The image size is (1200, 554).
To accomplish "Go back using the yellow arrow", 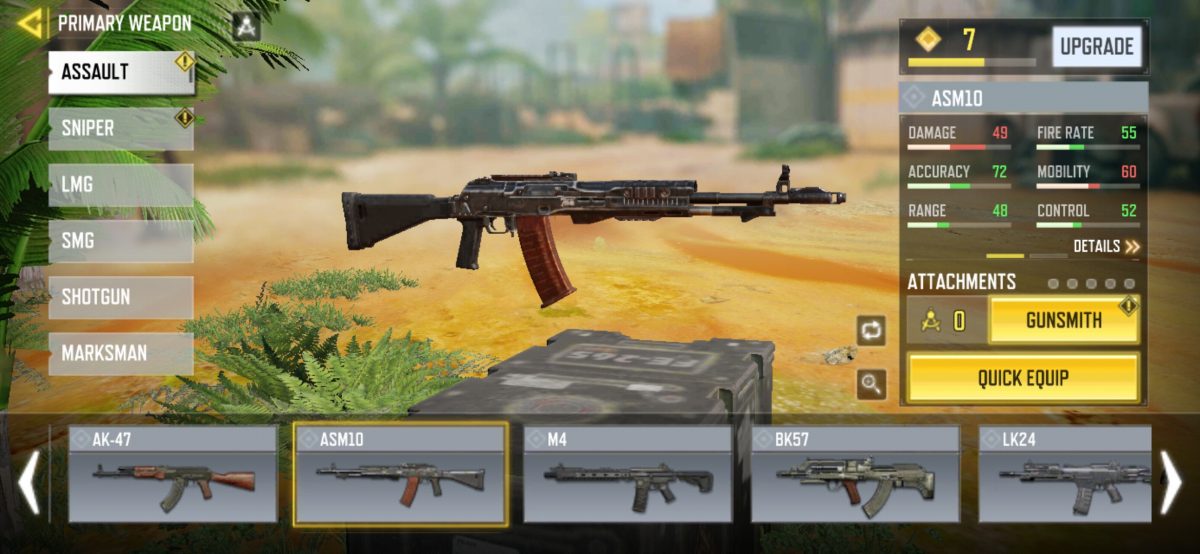I will [30, 22].
